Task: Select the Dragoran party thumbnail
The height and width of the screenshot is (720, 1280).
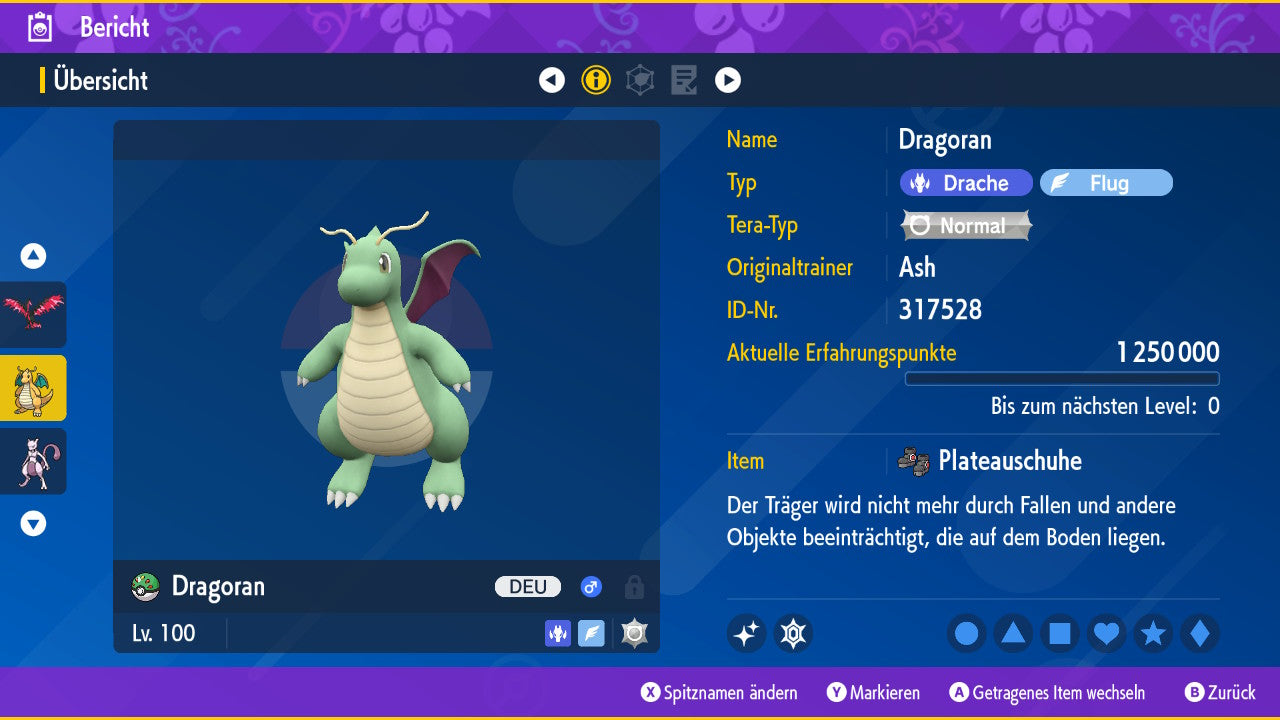Action: click(33, 388)
